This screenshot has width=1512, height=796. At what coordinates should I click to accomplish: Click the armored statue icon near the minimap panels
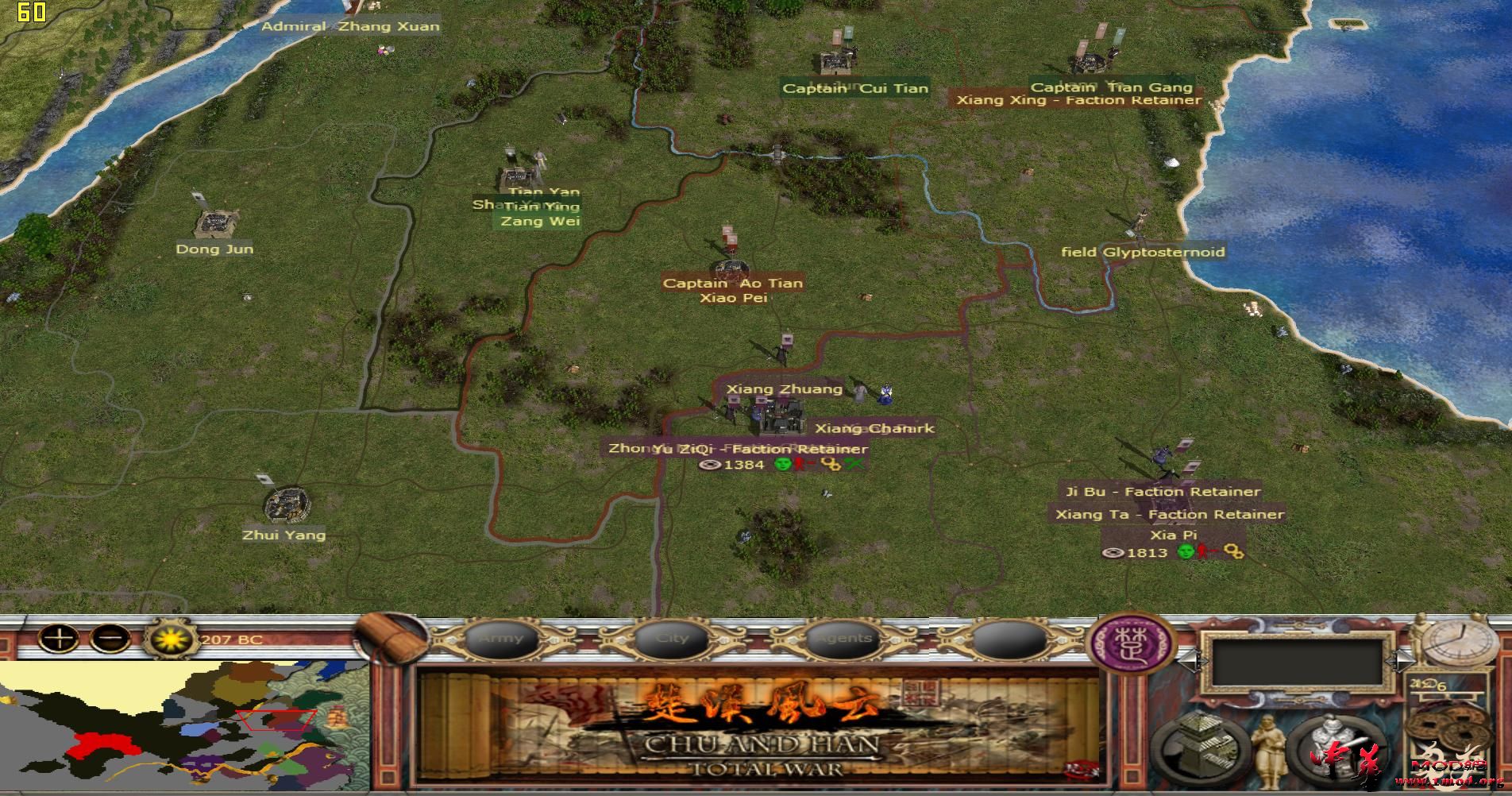coord(1331,745)
